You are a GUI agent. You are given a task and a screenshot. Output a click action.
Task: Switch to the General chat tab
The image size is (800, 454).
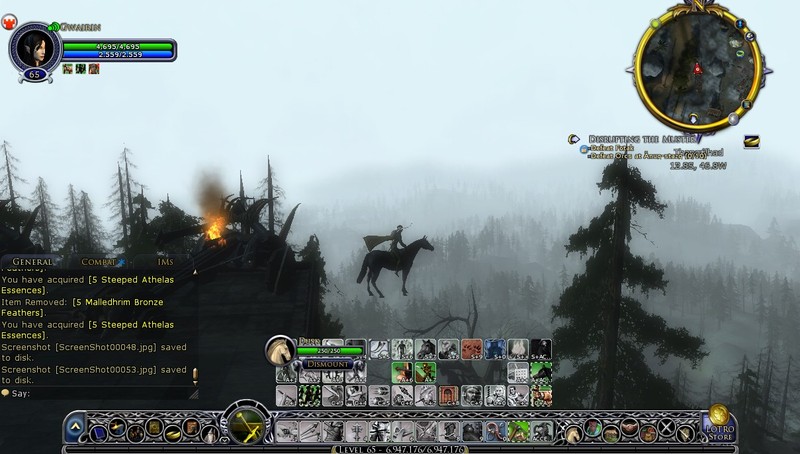click(x=33, y=261)
